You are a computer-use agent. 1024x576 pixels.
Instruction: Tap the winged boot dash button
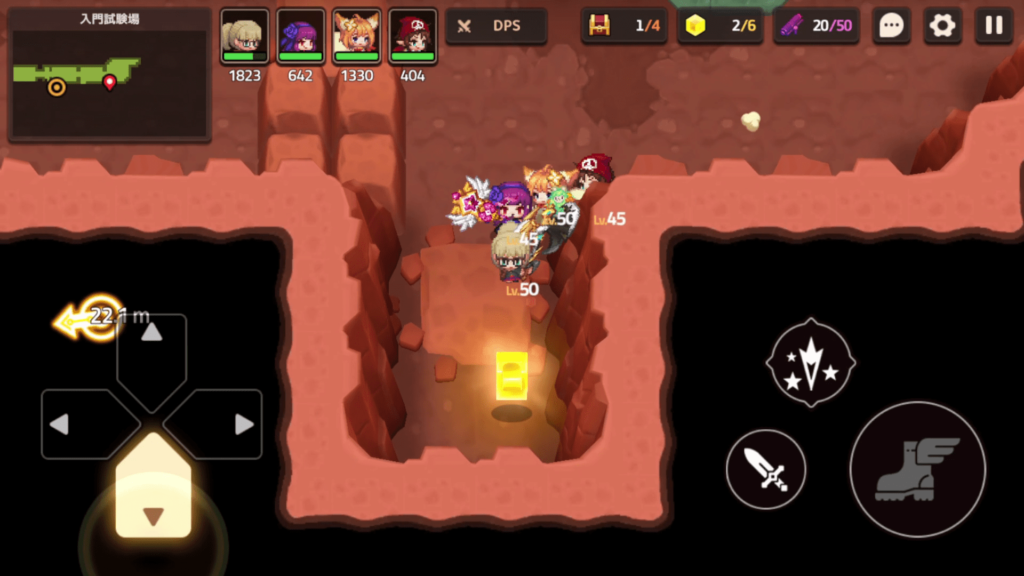pos(917,469)
